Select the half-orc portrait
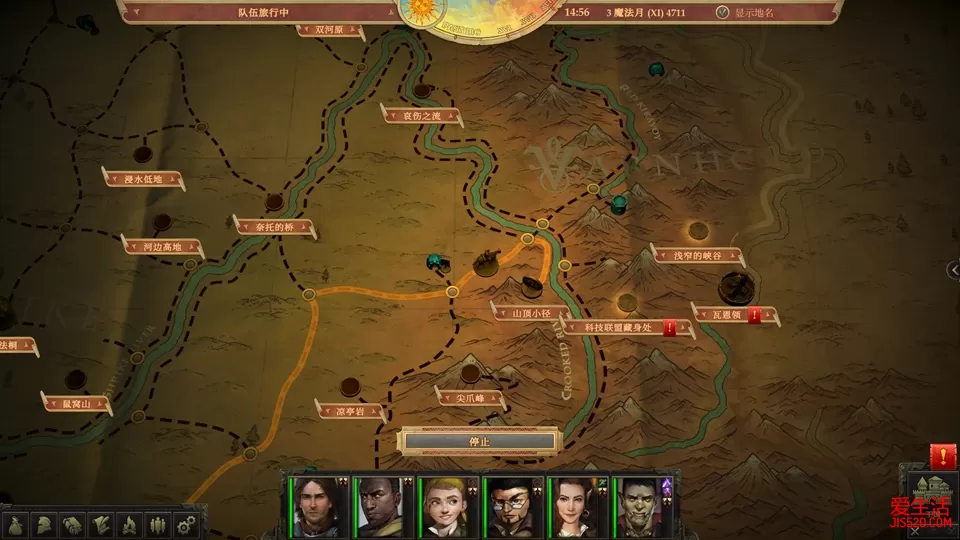The image size is (960, 540). click(639, 506)
